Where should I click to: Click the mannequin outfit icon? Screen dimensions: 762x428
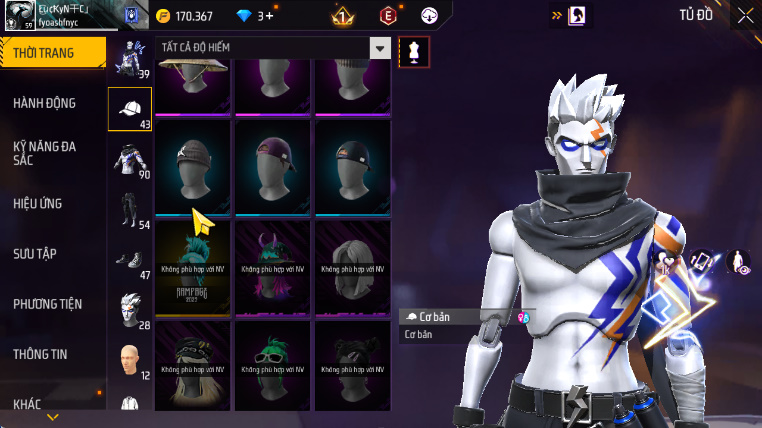(411, 52)
